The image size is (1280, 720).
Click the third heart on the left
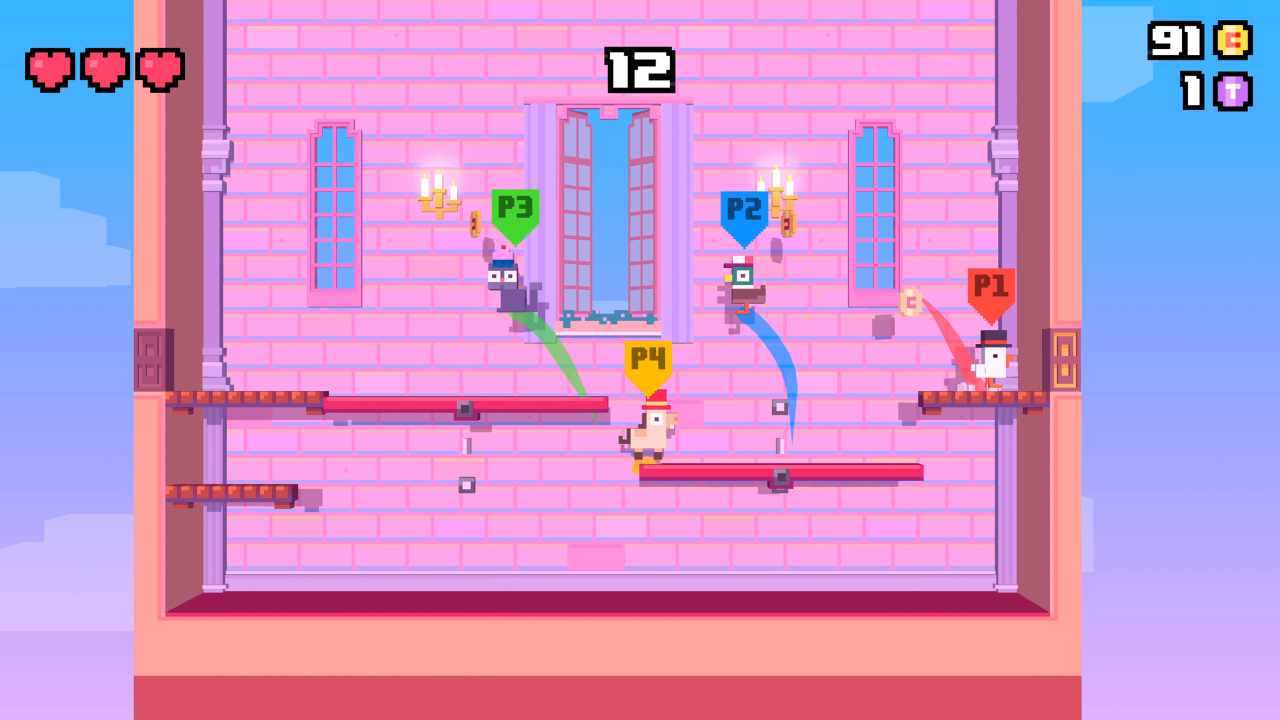pyautogui.click(x=158, y=69)
